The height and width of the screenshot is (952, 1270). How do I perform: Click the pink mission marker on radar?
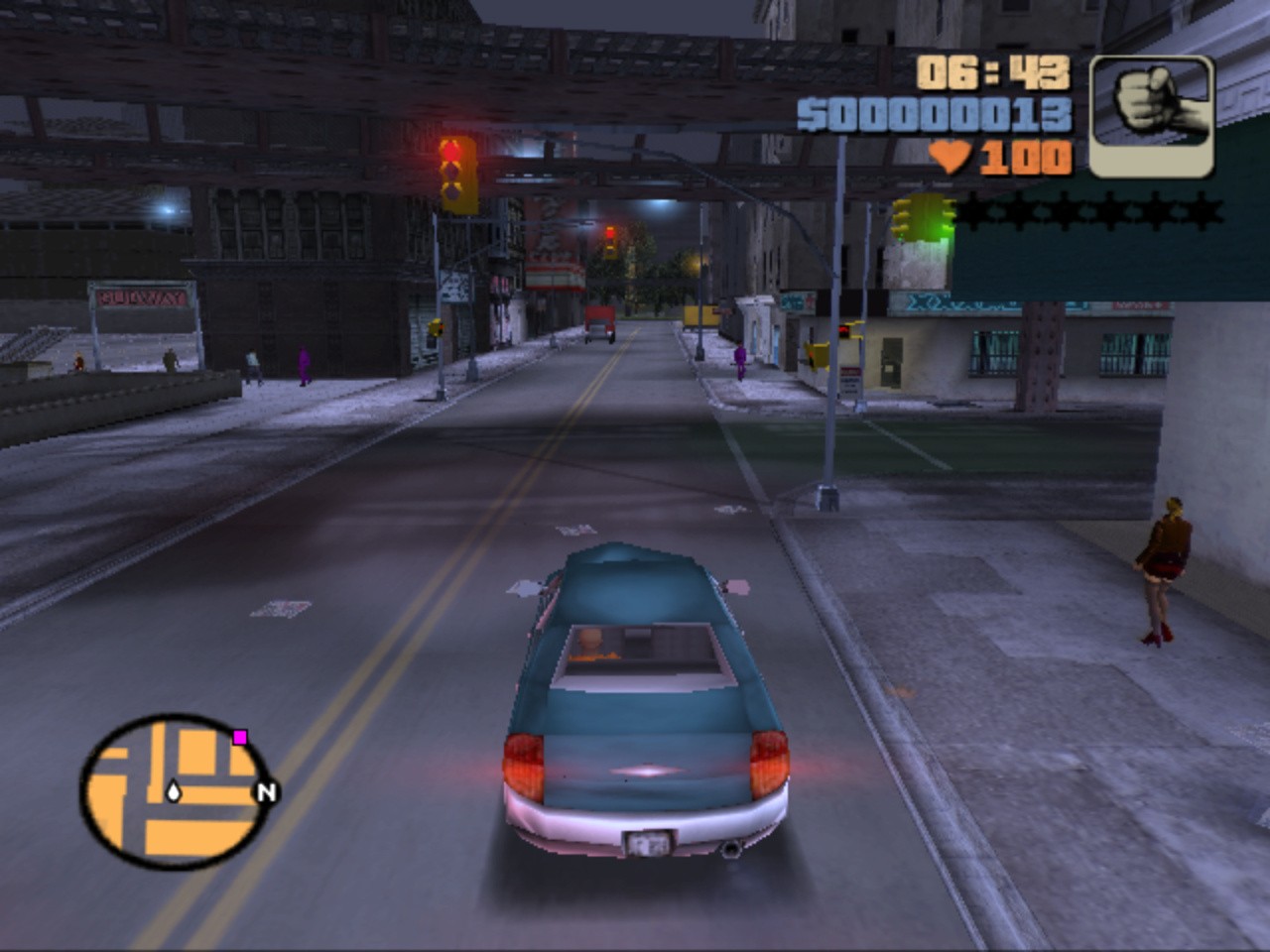[x=239, y=737]
